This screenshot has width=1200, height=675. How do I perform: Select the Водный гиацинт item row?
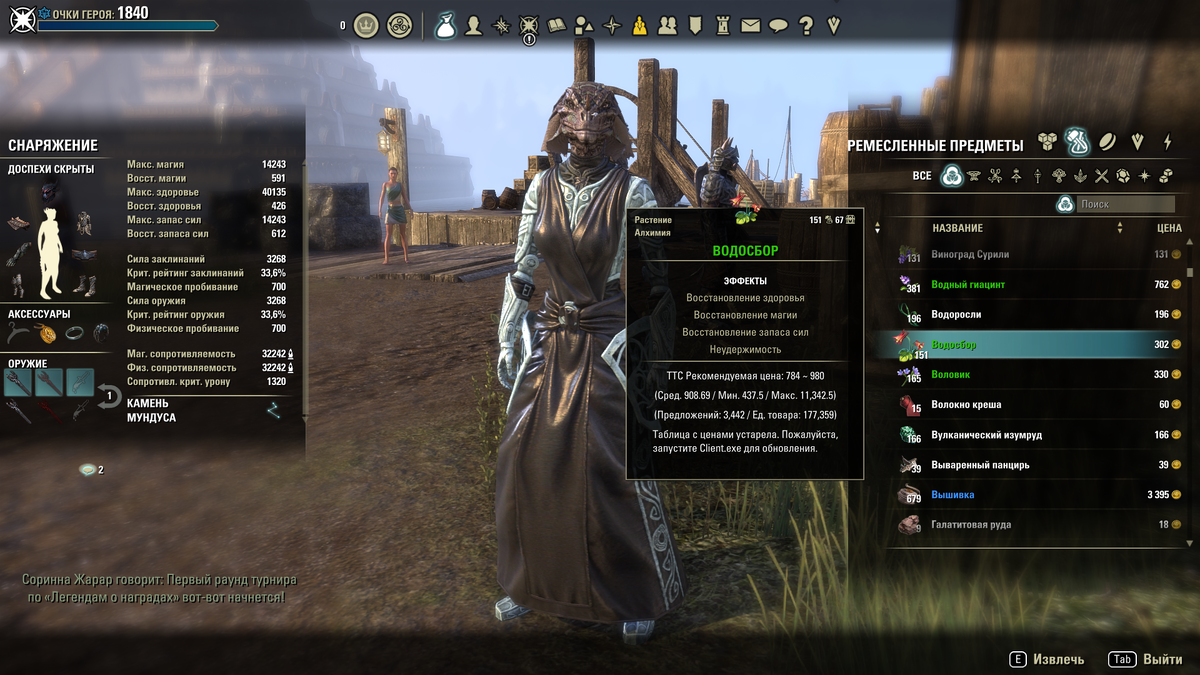click(1040, 285)
